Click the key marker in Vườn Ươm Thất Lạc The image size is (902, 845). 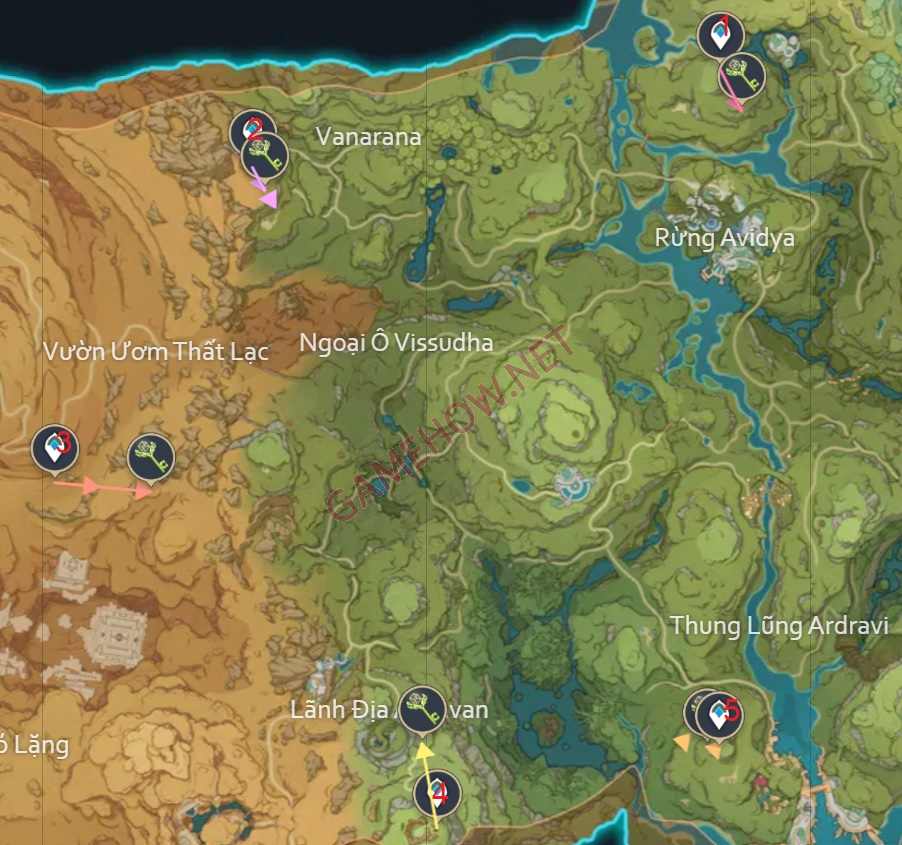tap(151, 457)
